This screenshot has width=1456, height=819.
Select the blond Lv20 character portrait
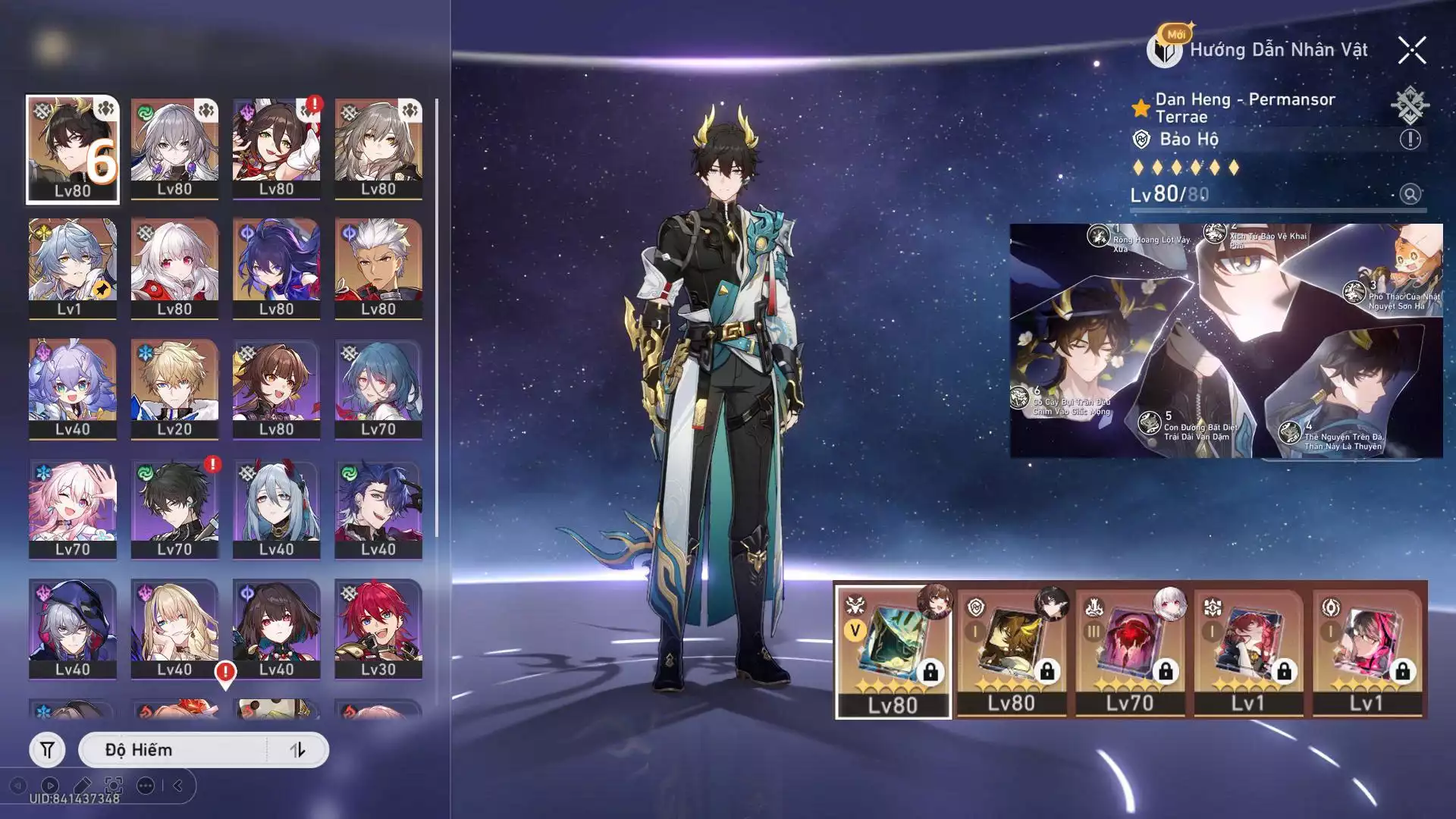(174, 388)
